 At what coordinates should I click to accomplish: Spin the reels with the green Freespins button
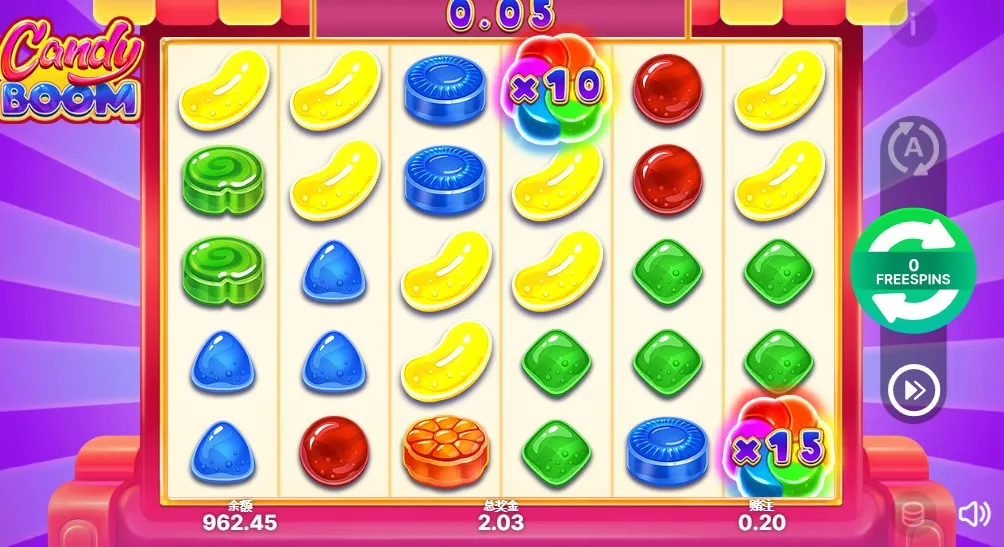[x=914, y=270]
